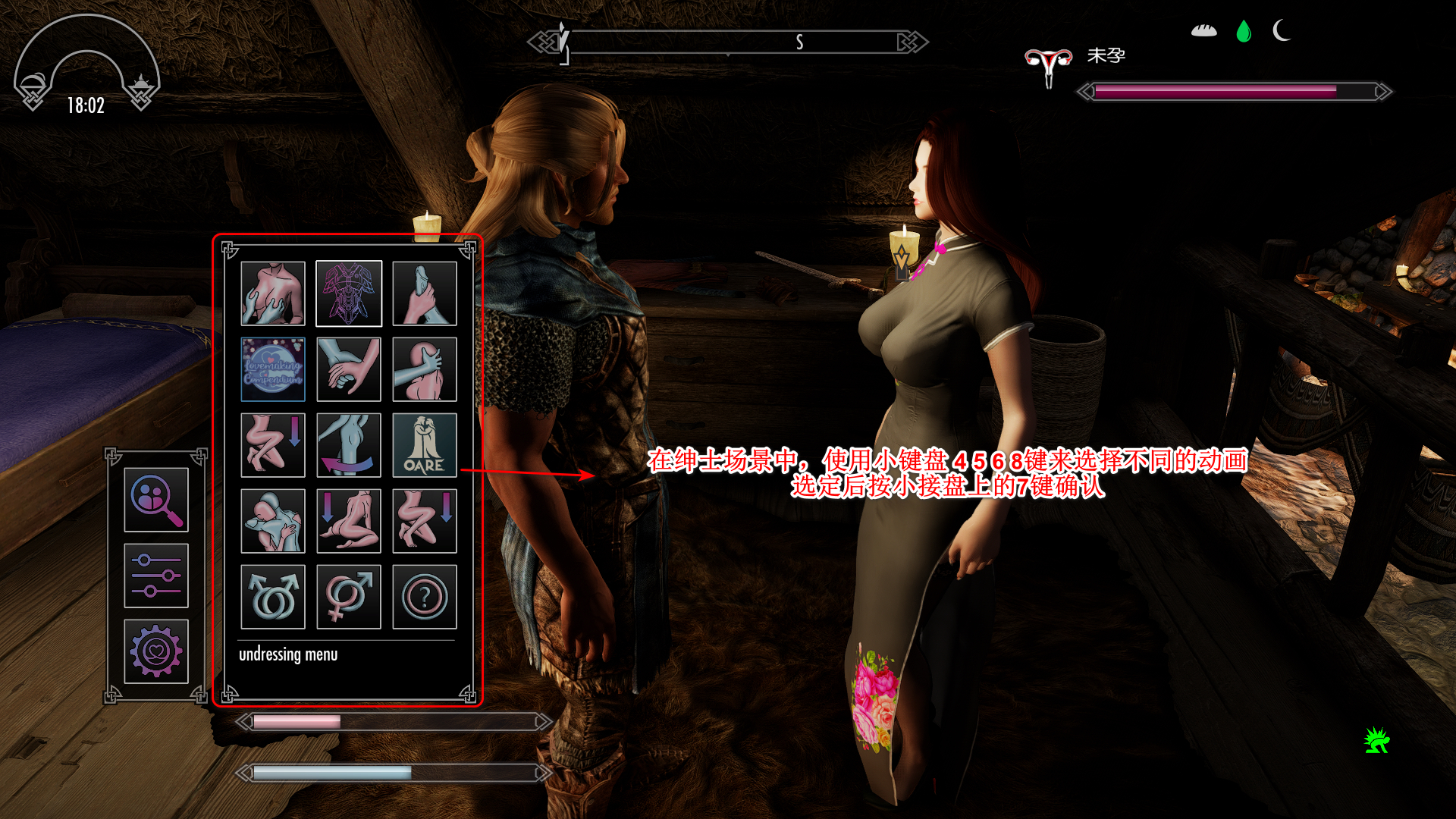Pick the combined male-female symbol icon

click(x=349, y=597)
